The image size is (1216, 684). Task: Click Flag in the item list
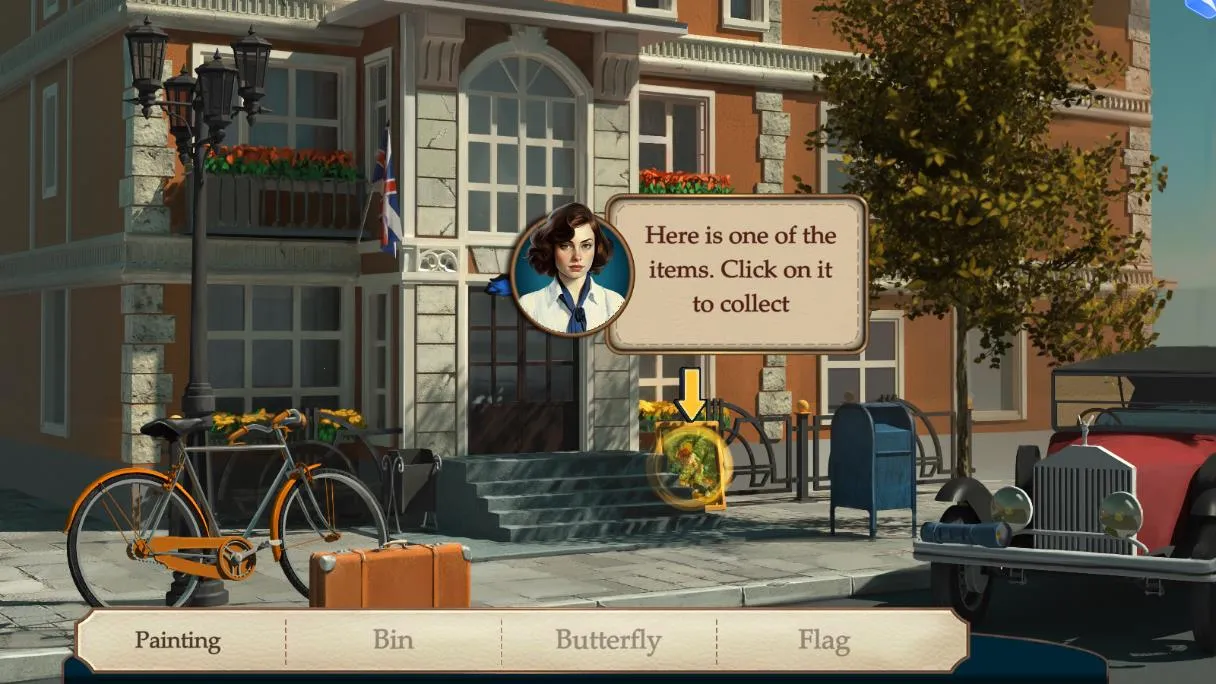824,640
